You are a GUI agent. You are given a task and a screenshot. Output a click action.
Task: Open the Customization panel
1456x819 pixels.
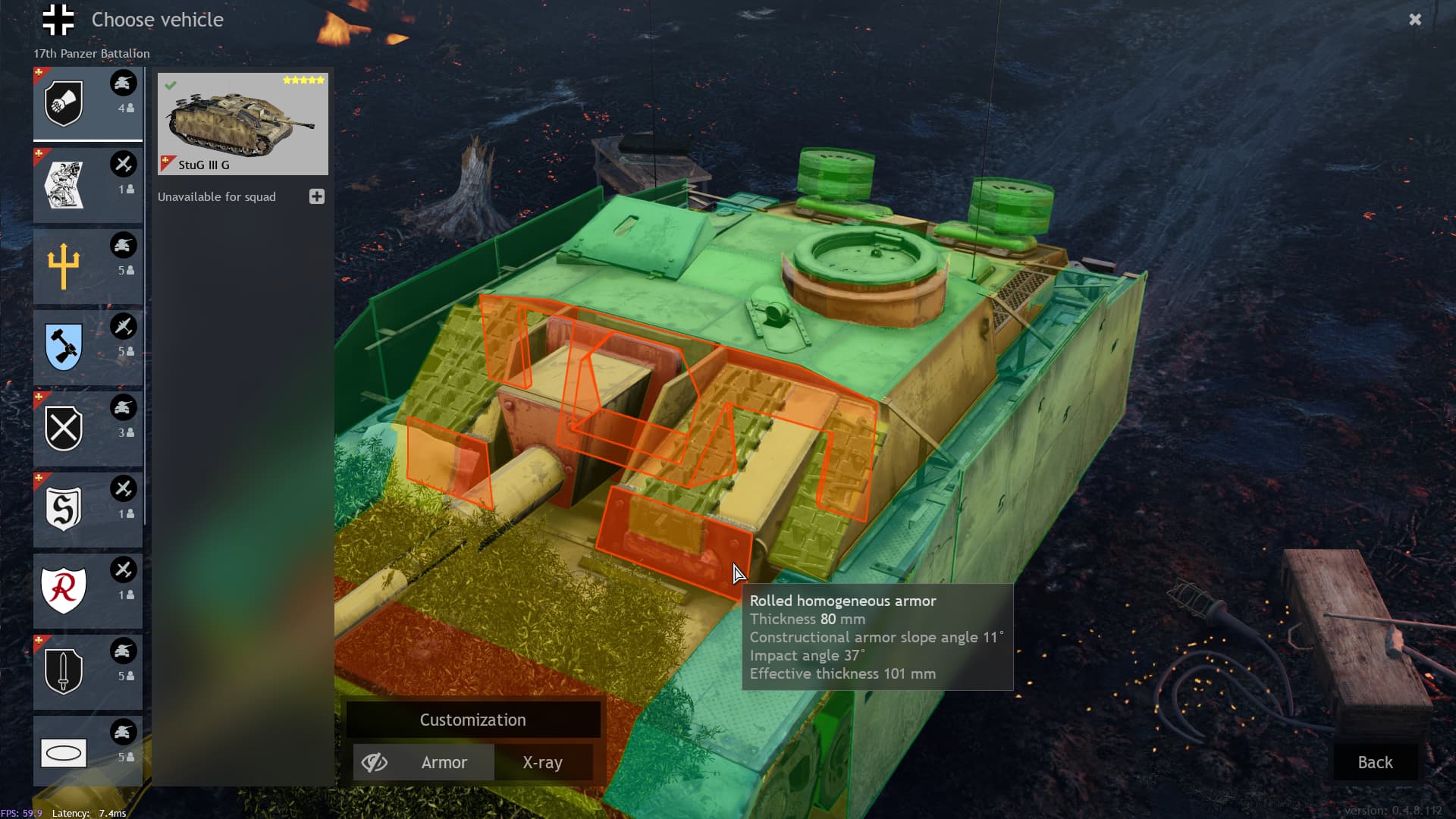pos(472,720)
